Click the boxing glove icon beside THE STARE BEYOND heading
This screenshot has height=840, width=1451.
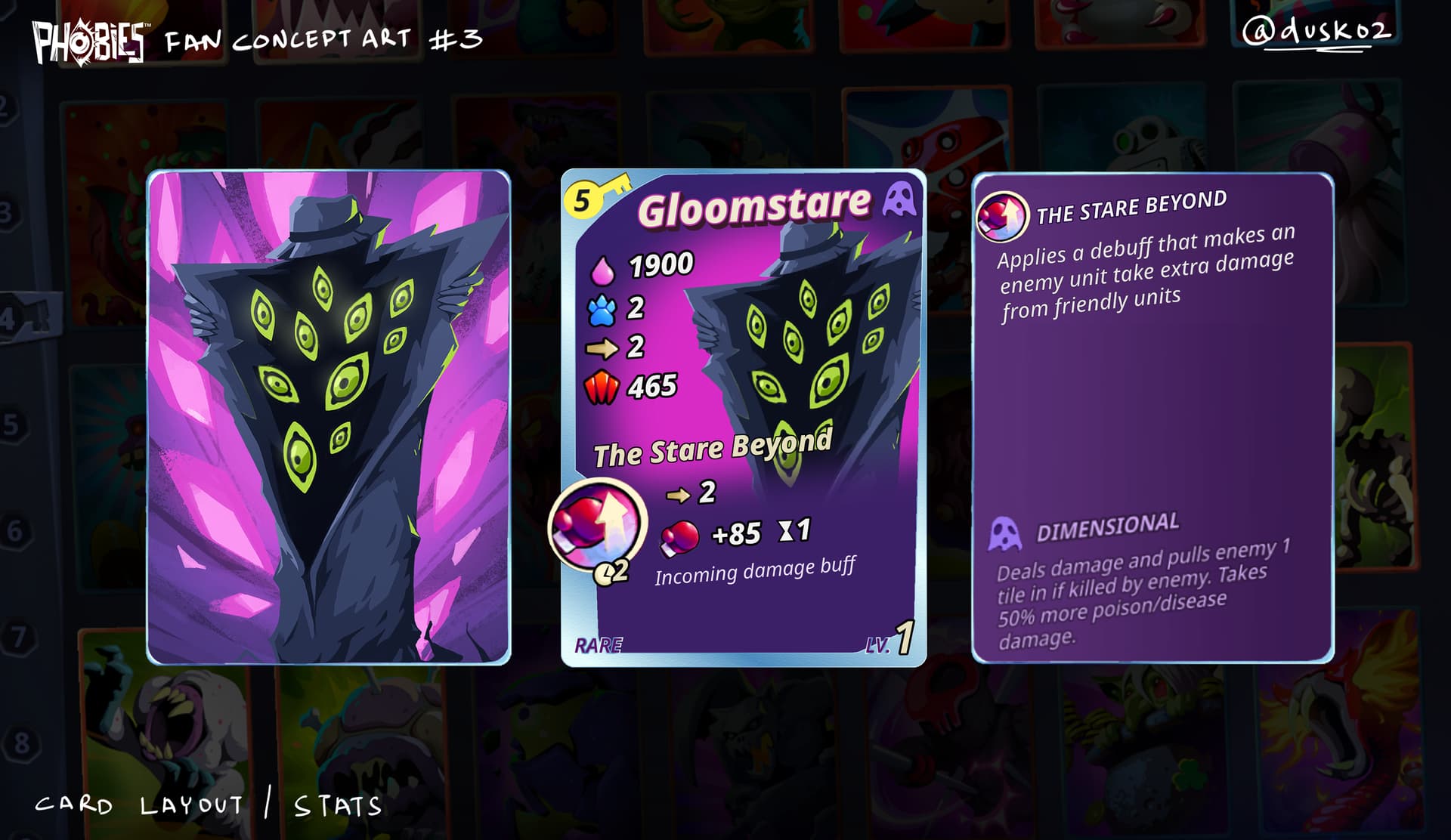(1002, 216)
